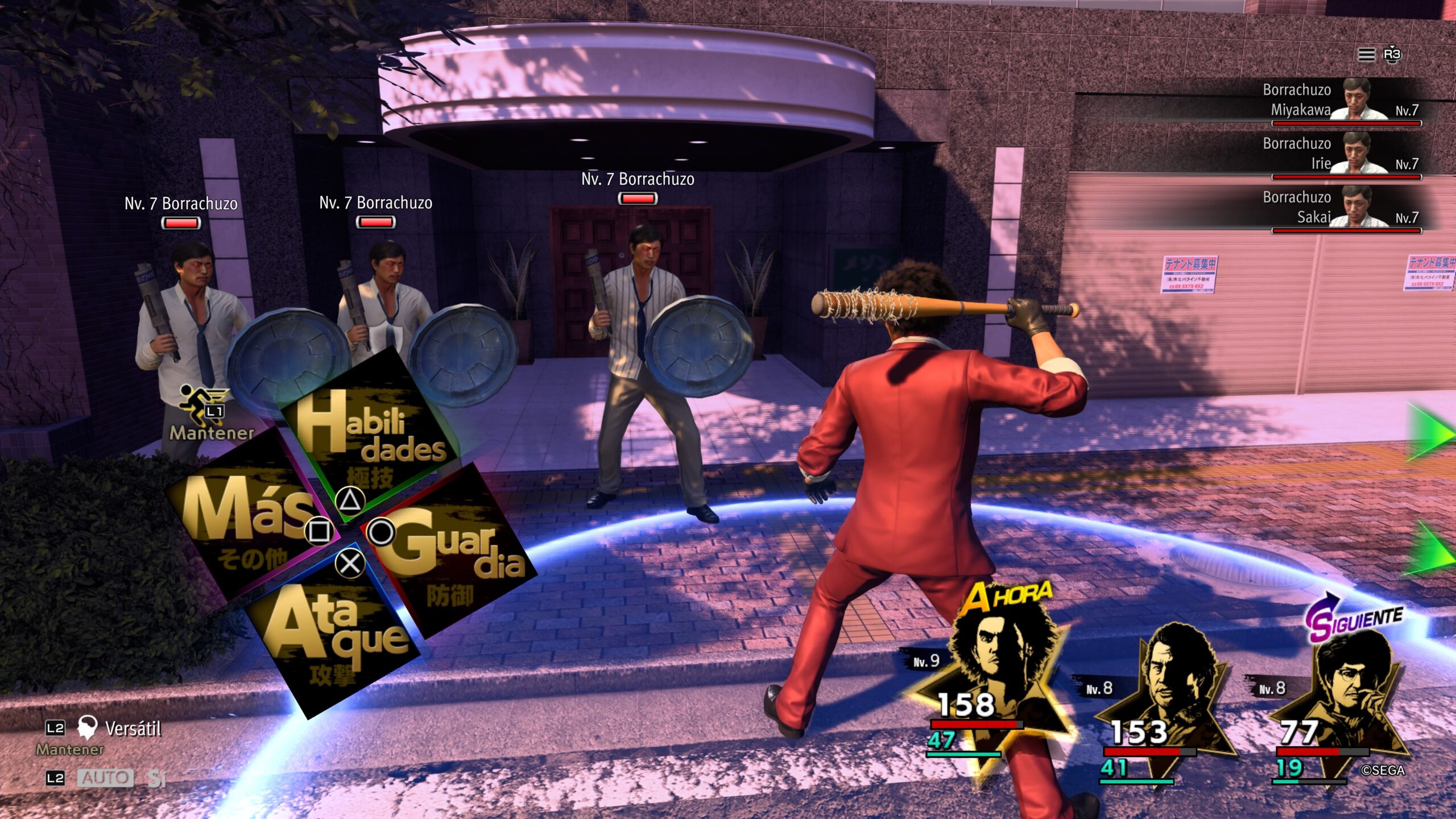Select Borrachuzo Irie in the enemy list
Image resolution: width=1456 pixels, height=819 pixels.
1342,155
